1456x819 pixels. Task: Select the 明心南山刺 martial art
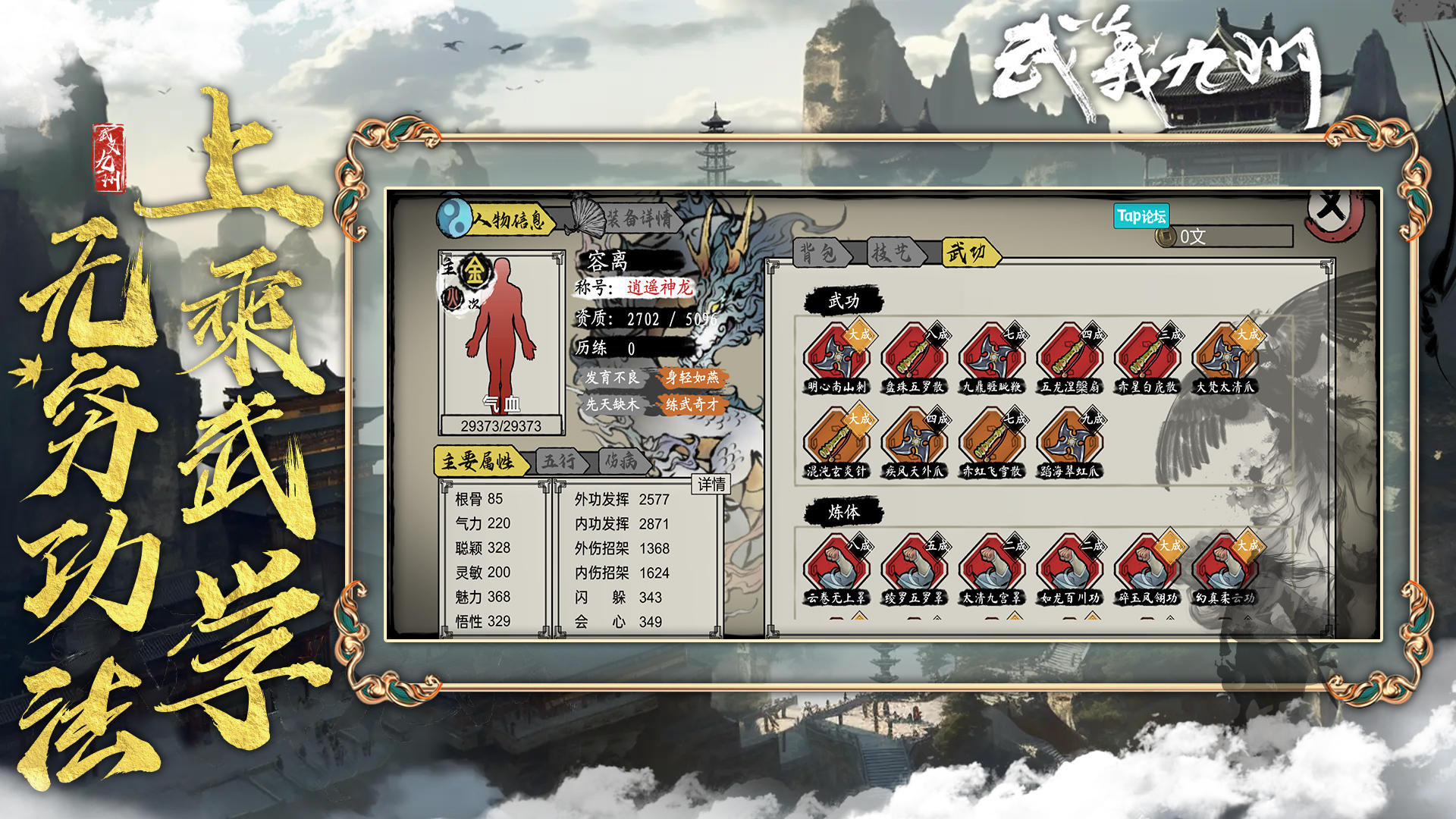click(836, 357)
